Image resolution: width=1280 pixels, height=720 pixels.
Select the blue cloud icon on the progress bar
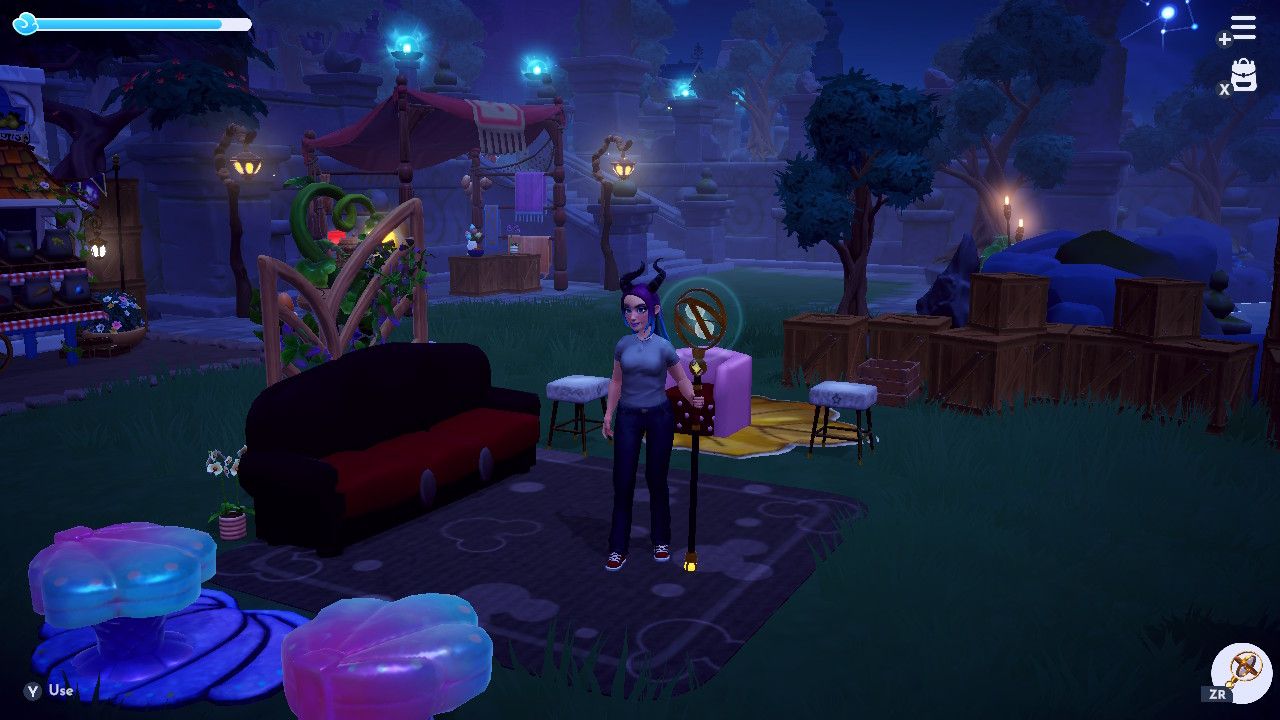coord(26,25)
